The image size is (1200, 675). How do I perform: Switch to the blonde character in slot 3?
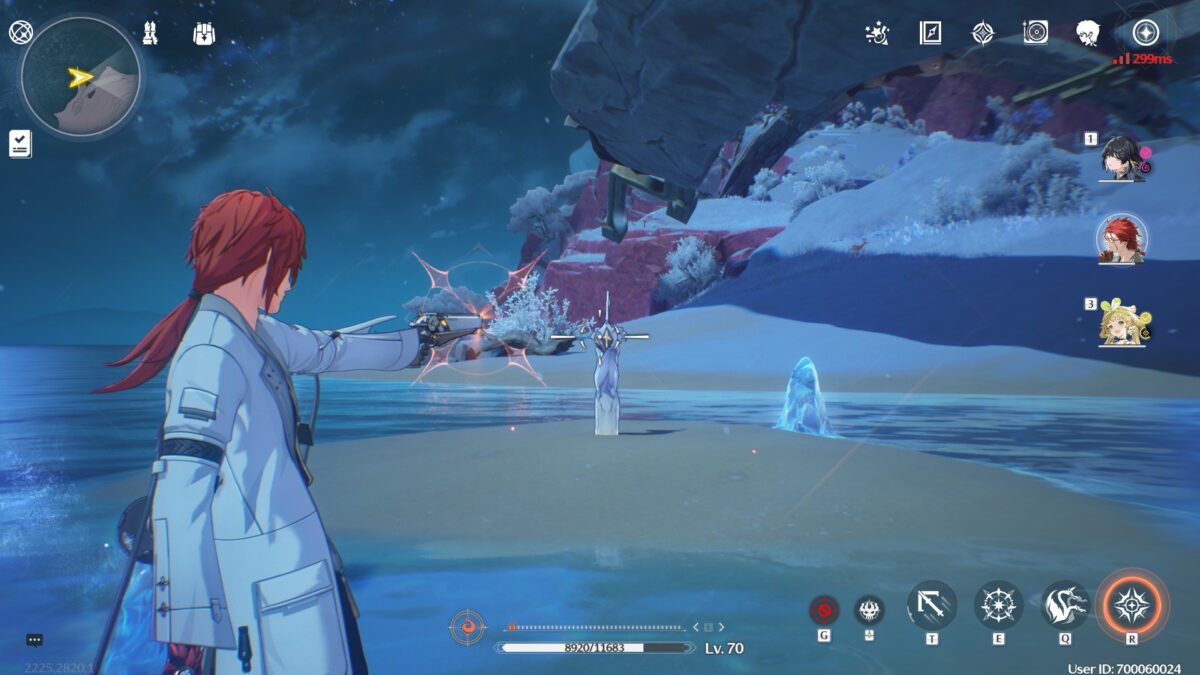(x=1121, y=324)
